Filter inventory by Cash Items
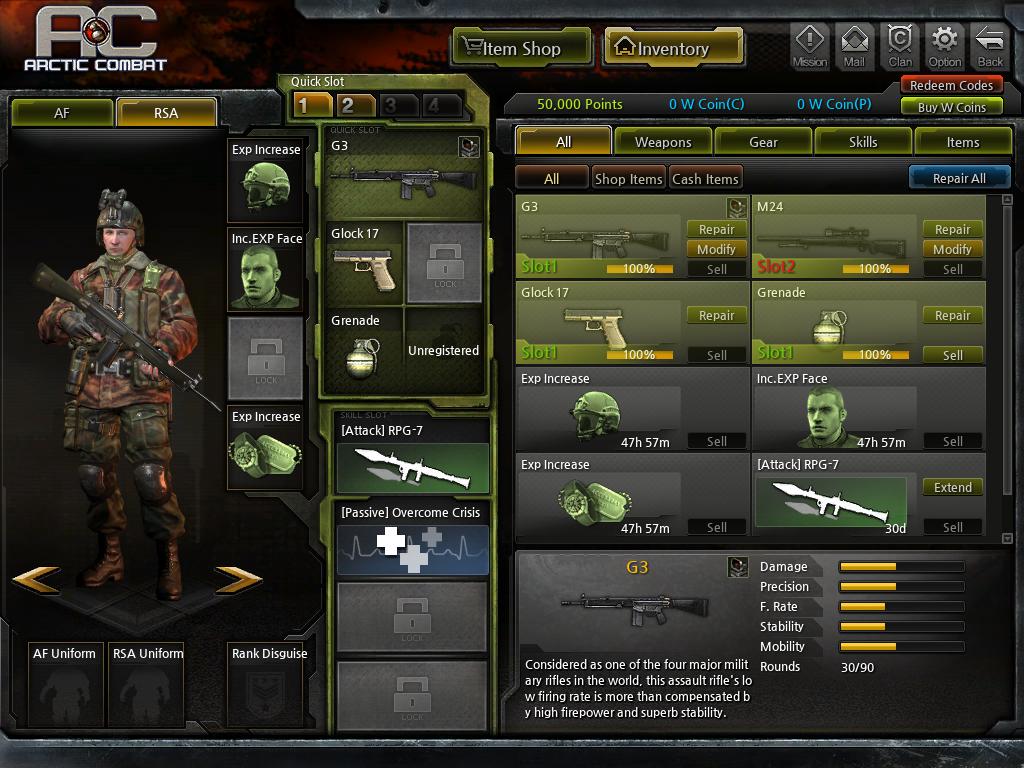This screenshot has width=1024, height=768. pyautogui.click(x=705, y=179)
